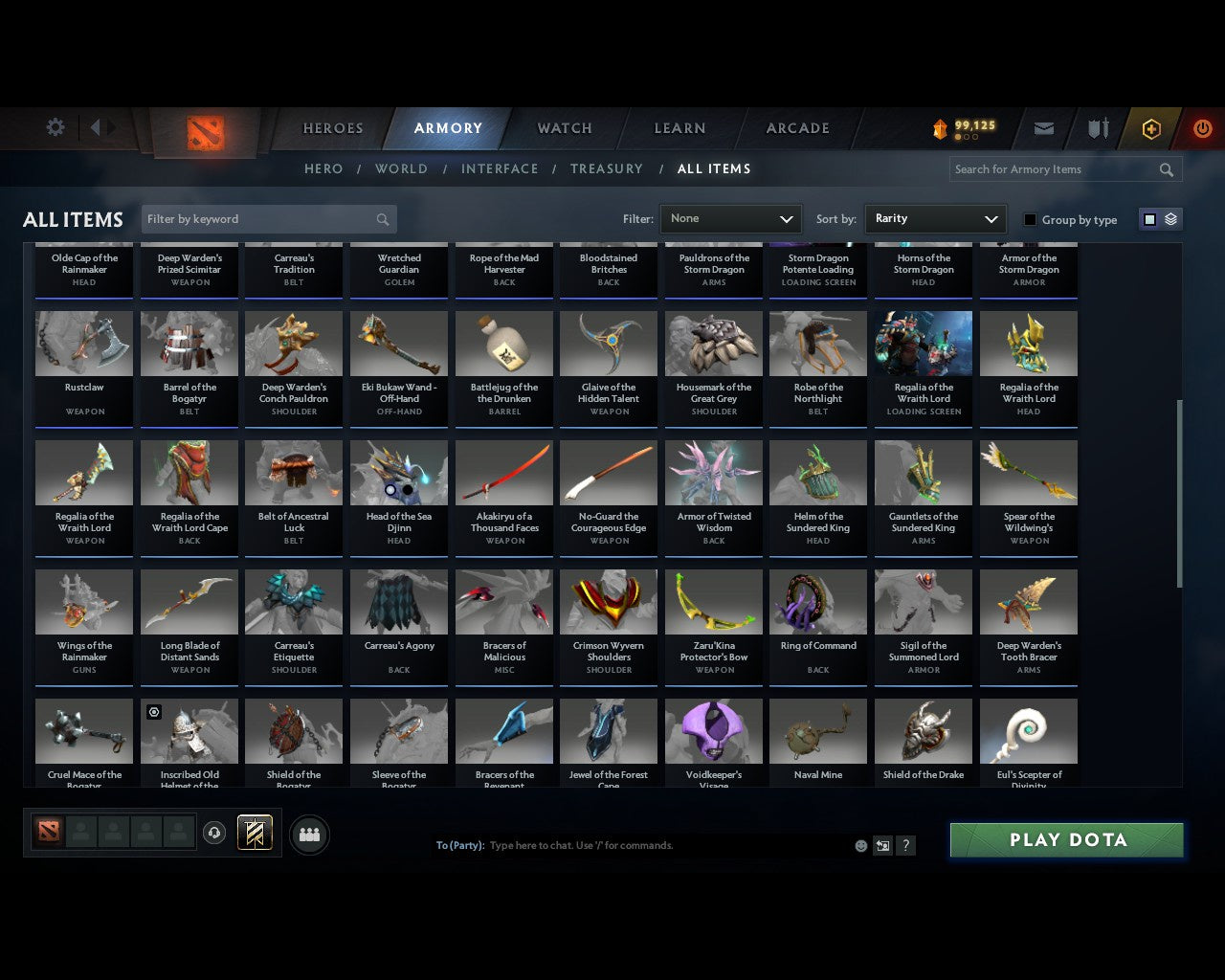Image resolution: width=1225 pixels, height=980 pixels.
Task: Switch to the TREASURY tab
Action: (606, 168)
